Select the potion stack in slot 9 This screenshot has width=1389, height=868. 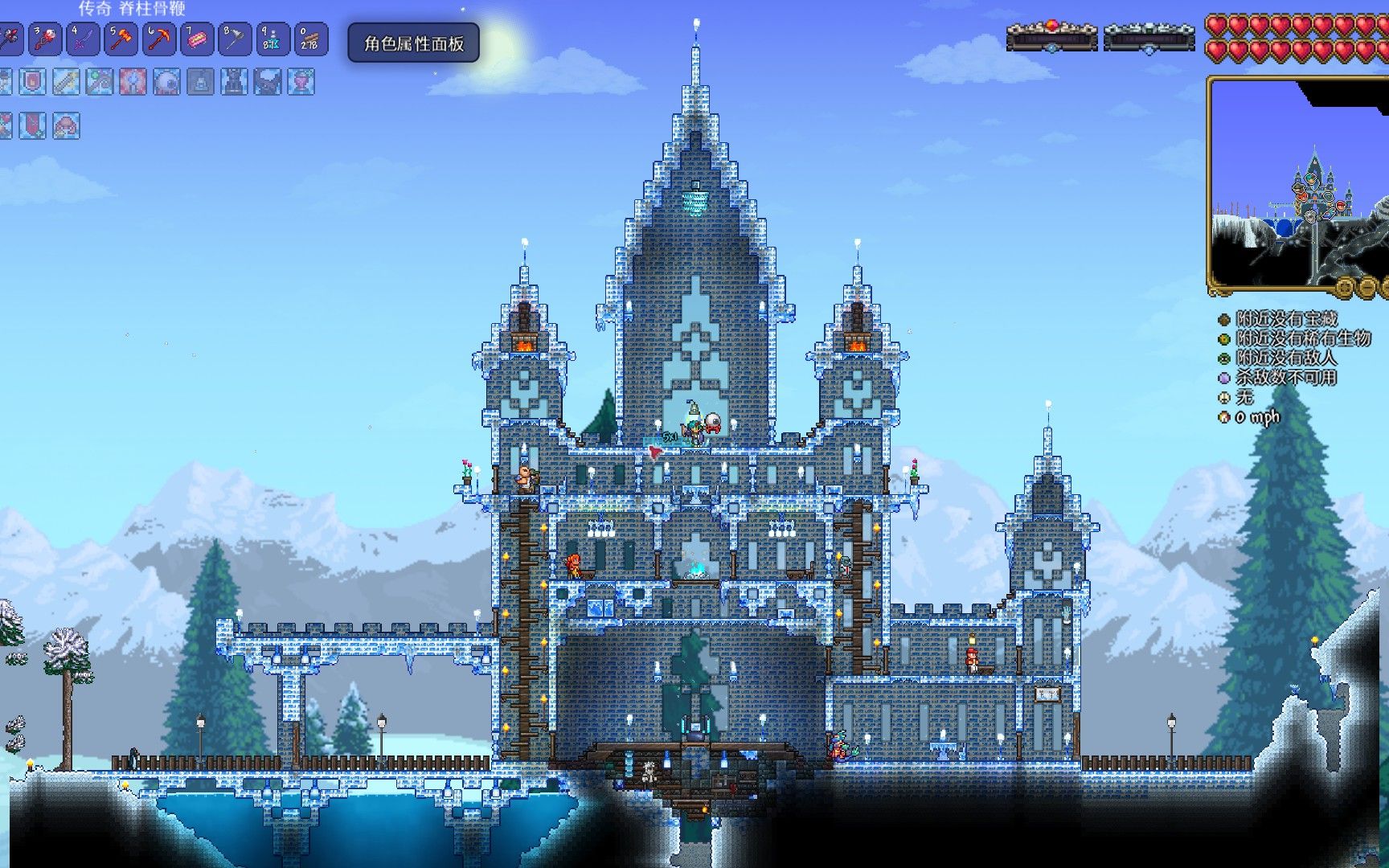272,39
